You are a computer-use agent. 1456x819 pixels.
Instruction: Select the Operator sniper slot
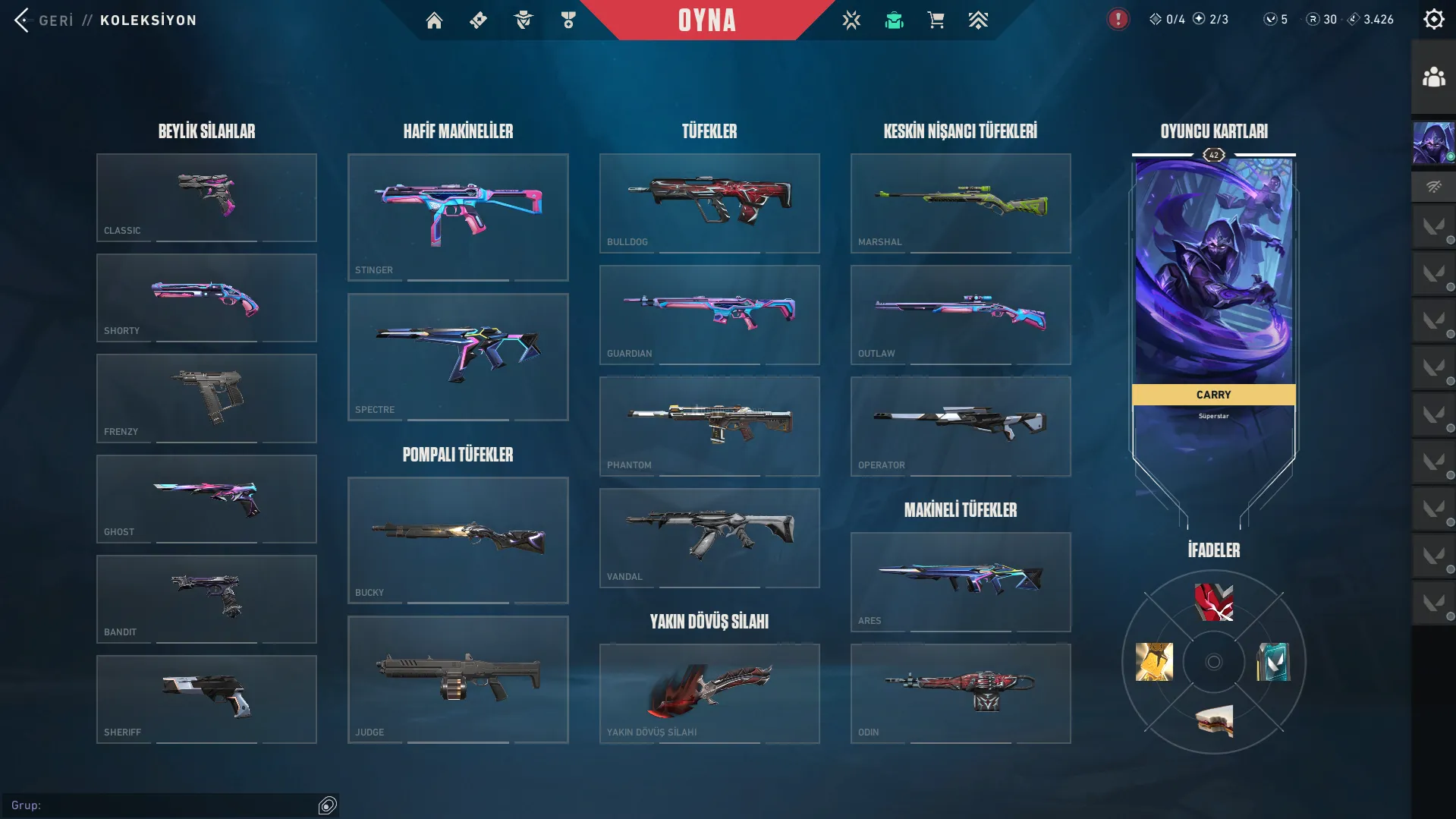click(961, 426)
